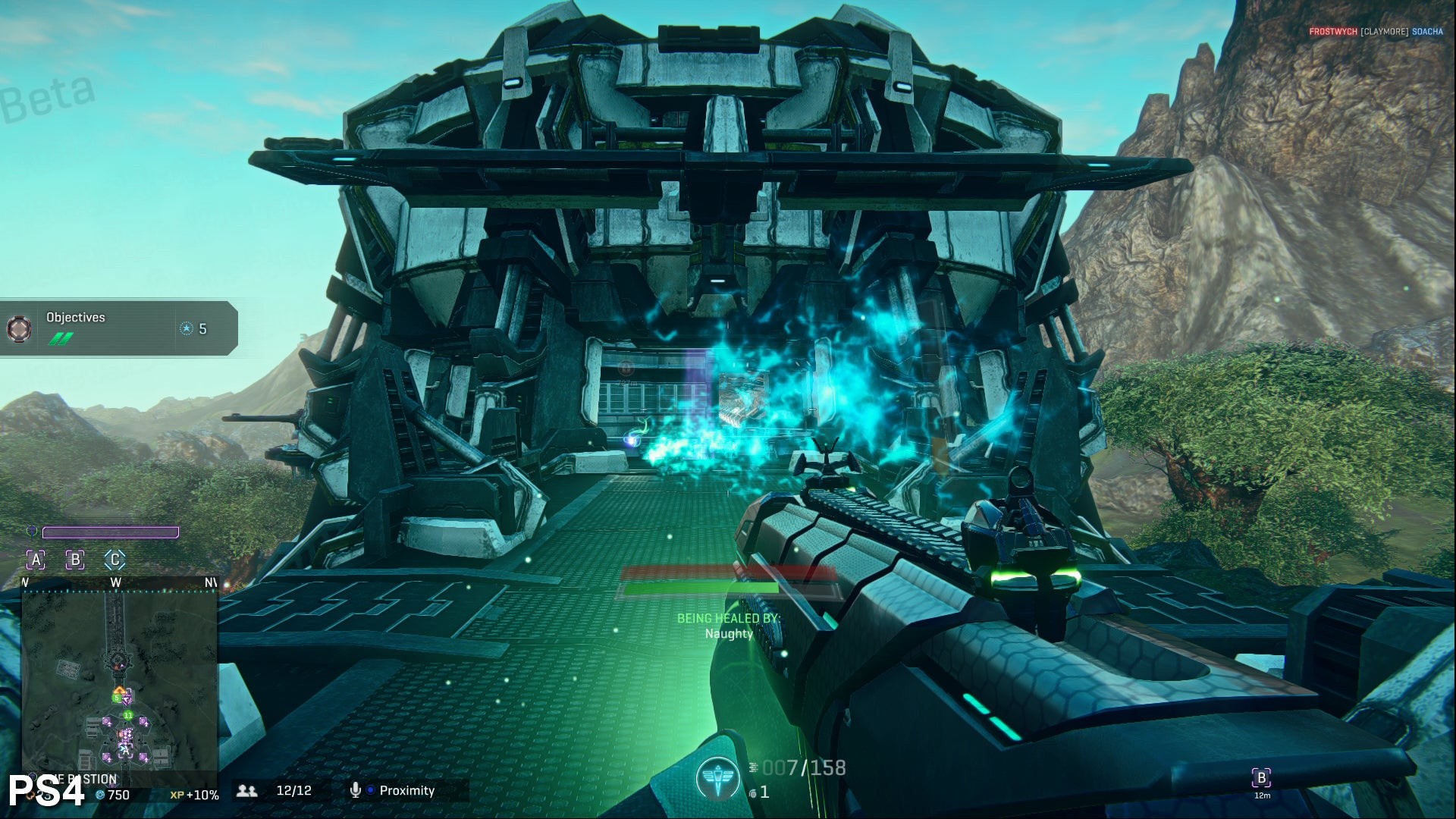Image resolution: width=1456 pixels, height=819 pixels.
Task: Select capture point C indicator
Action: [x=115, y=560]
